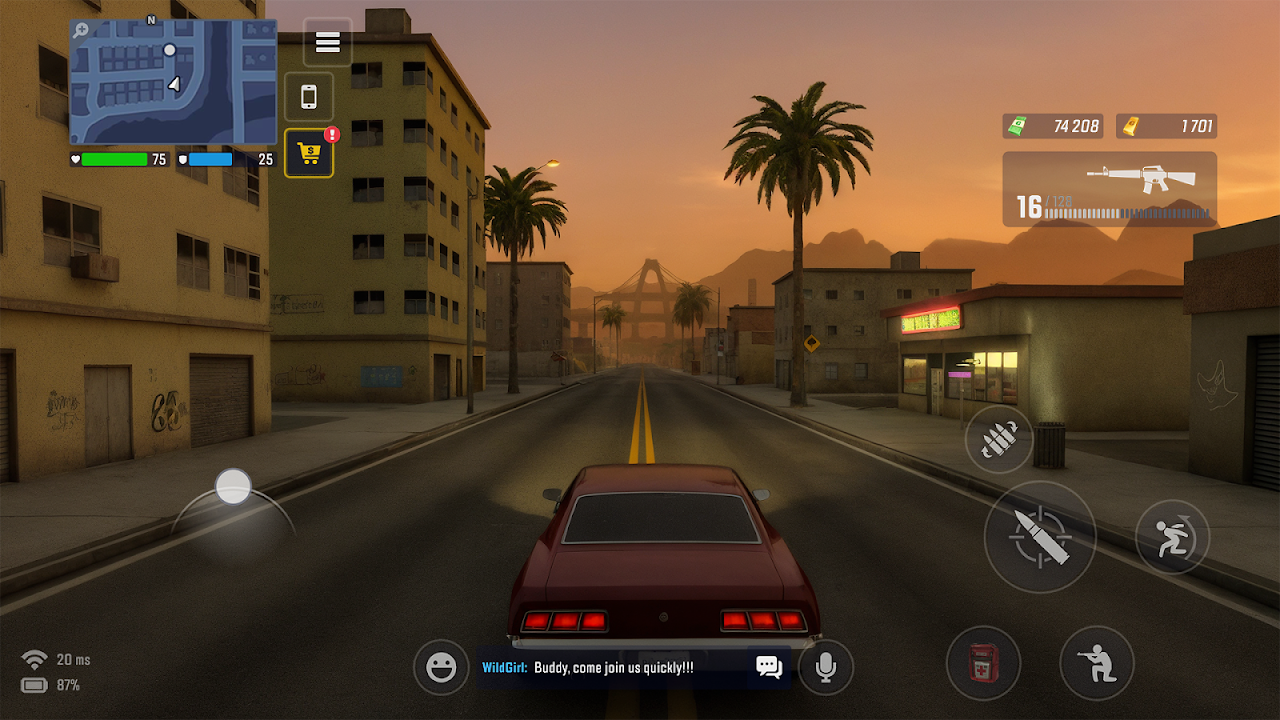Open the smartphone icon button
The width and height of the screenshot is (1280, 720).
(309, 97)
